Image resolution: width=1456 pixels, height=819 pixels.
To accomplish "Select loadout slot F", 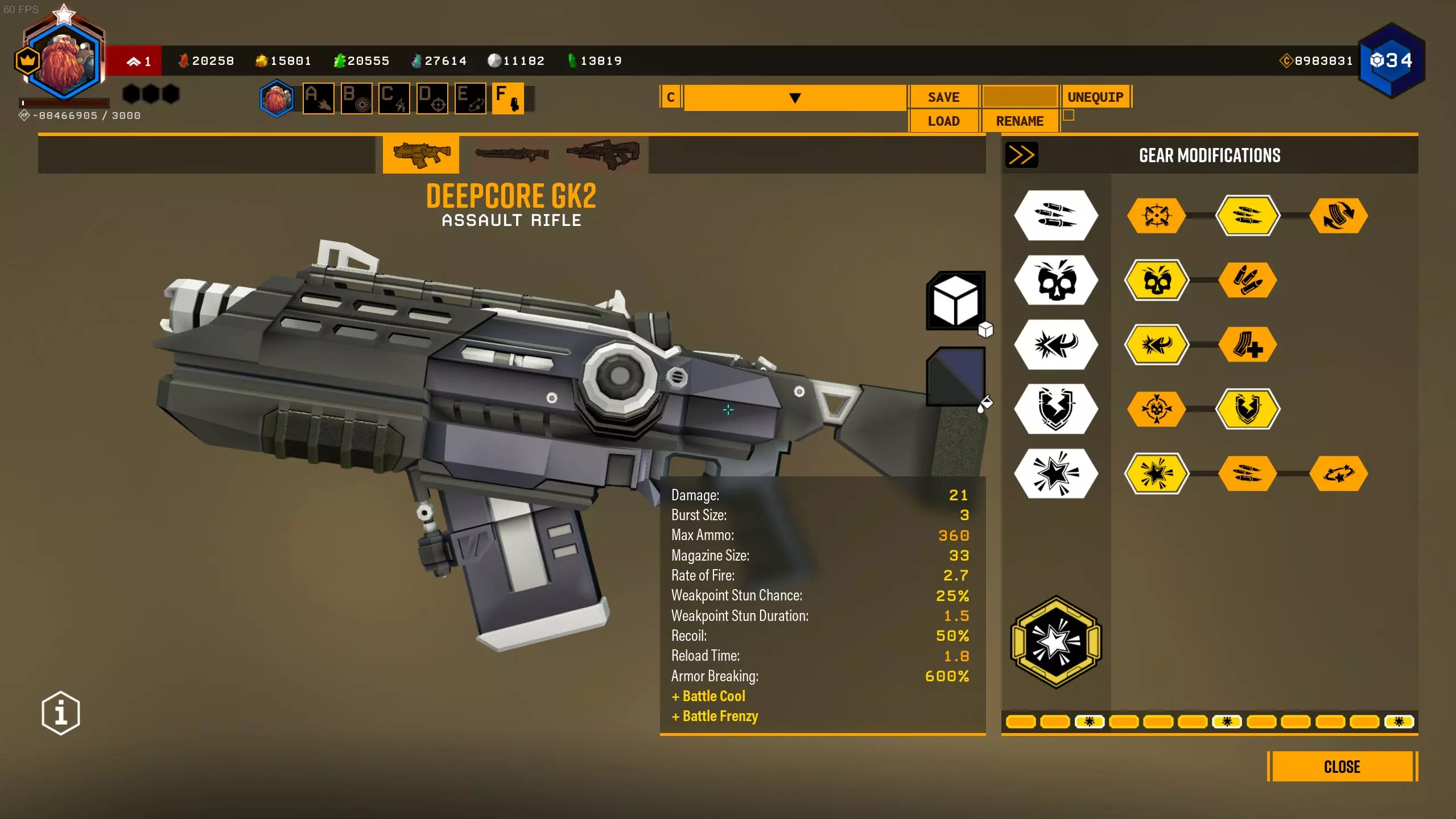I will tap(508, 98).
